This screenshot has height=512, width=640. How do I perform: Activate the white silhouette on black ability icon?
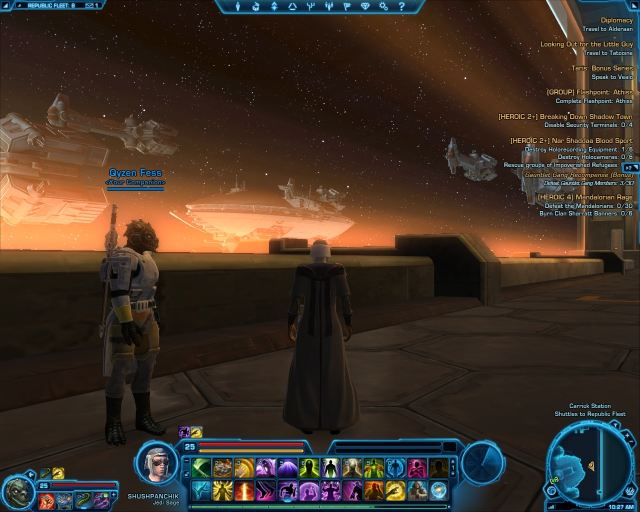tap(331, 468)
